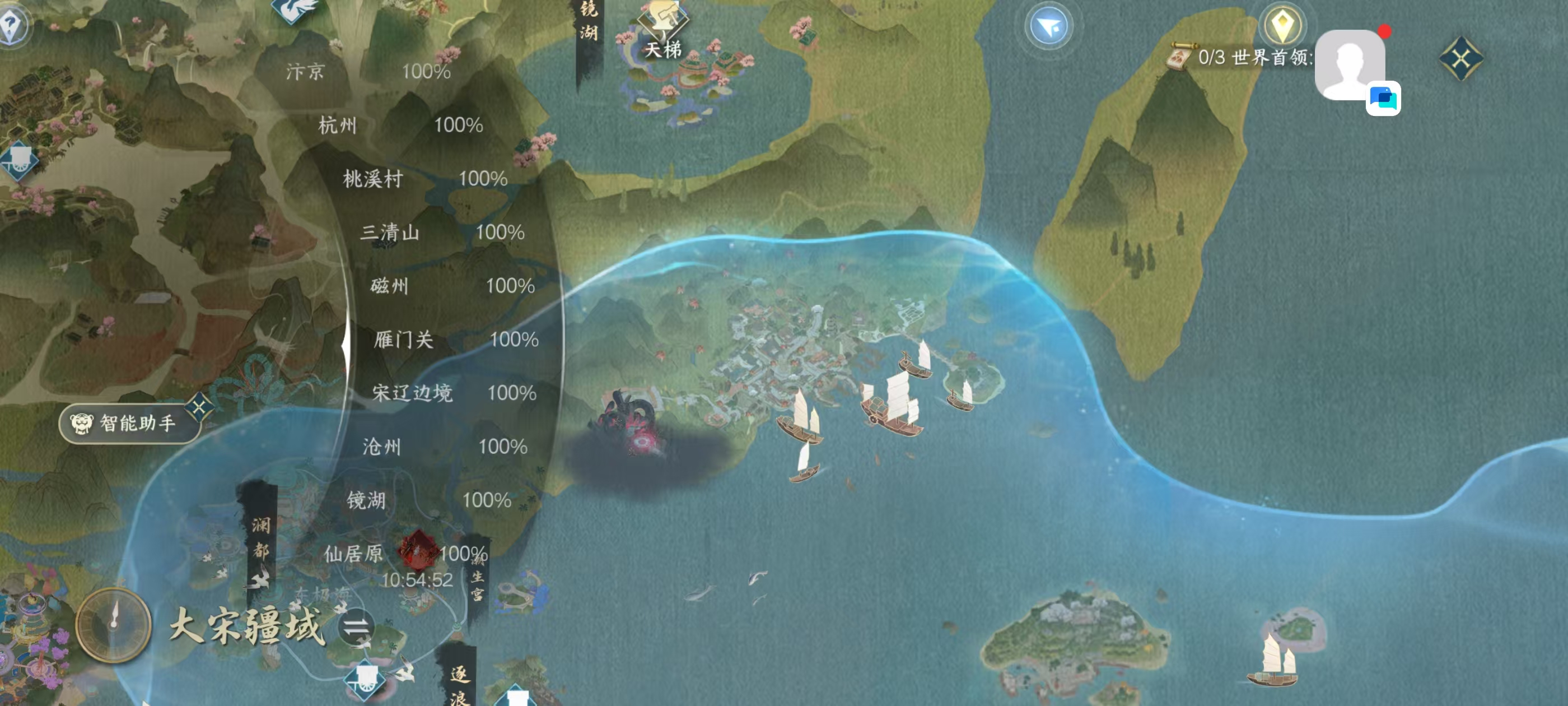Click the compass dial icon
1568x706 pixels.
(x=113, y=624)
